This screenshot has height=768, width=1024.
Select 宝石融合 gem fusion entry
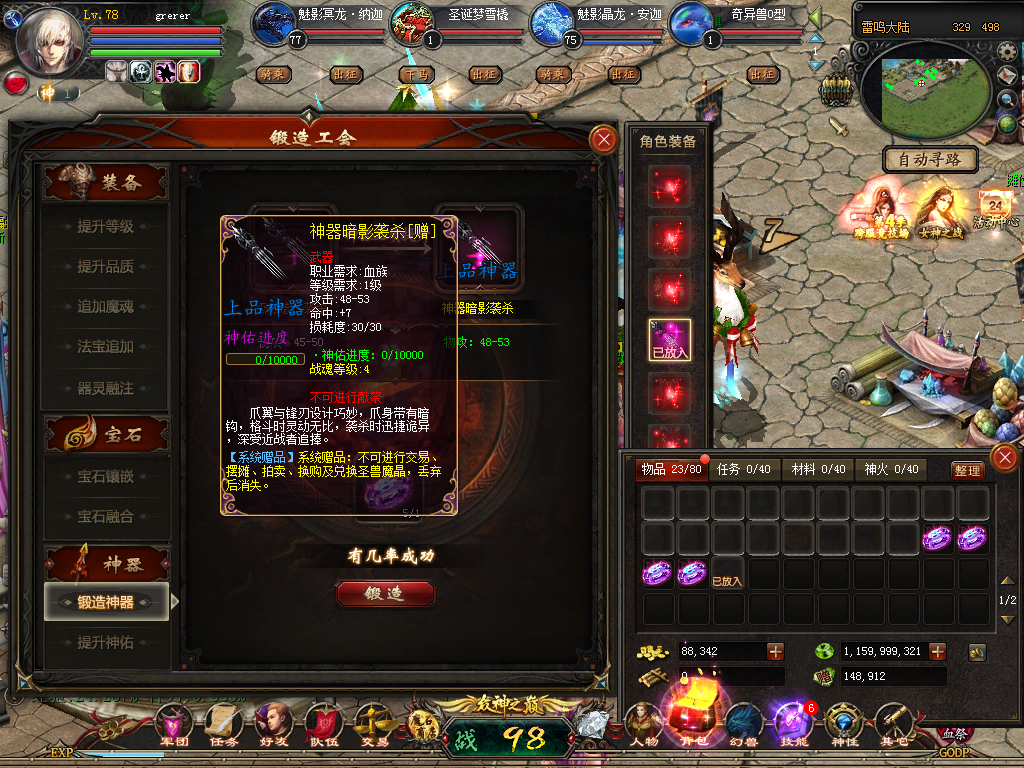point(105,517)
